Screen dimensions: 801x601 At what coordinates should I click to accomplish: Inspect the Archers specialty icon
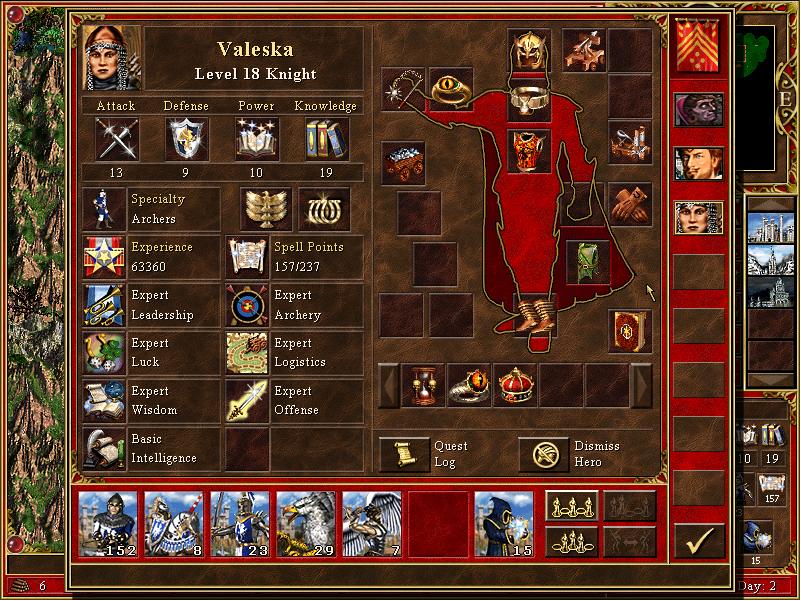[x=104, y=209]
